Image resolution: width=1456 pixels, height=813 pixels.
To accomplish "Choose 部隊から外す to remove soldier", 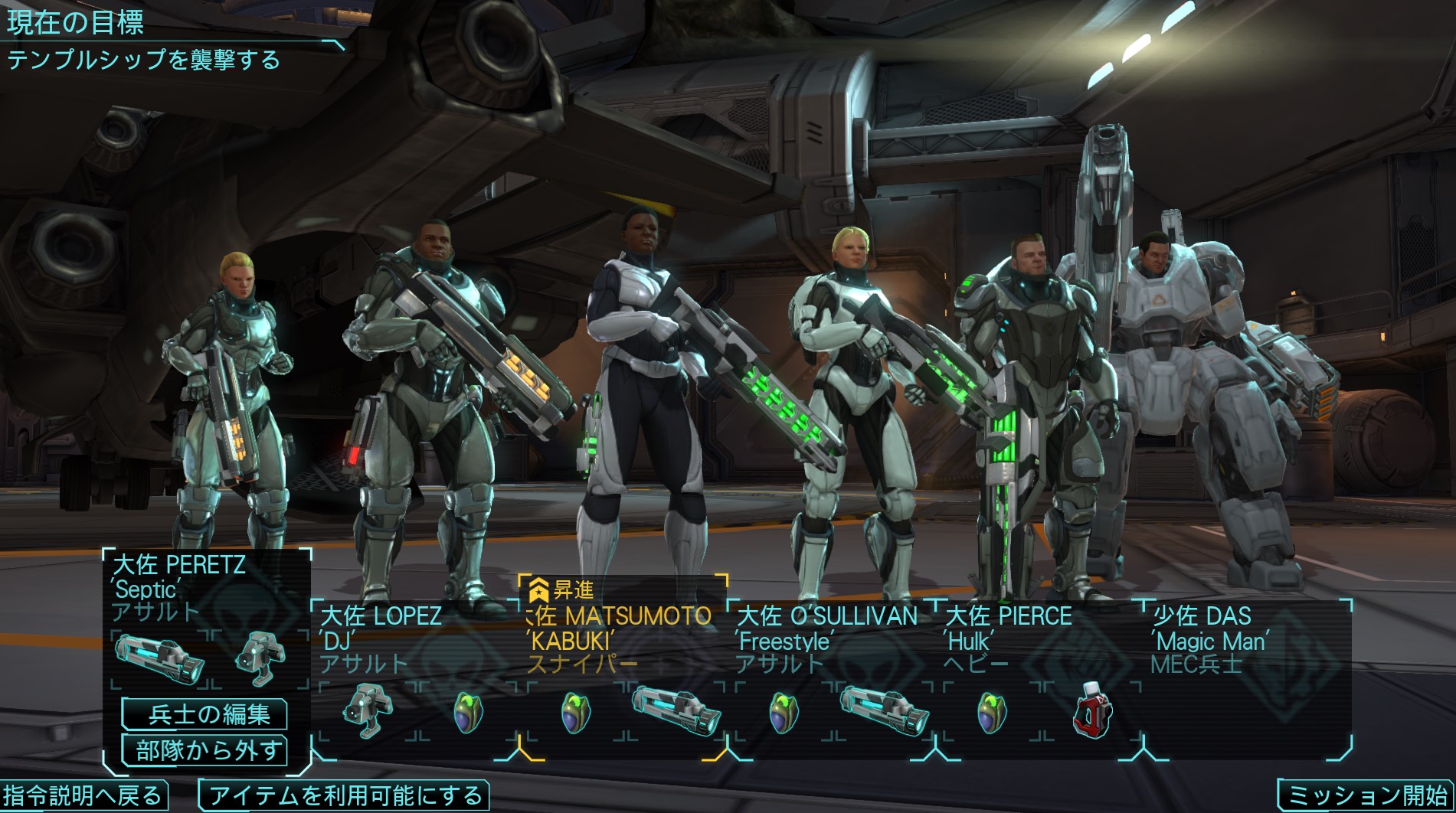I will tap(204, 750).
